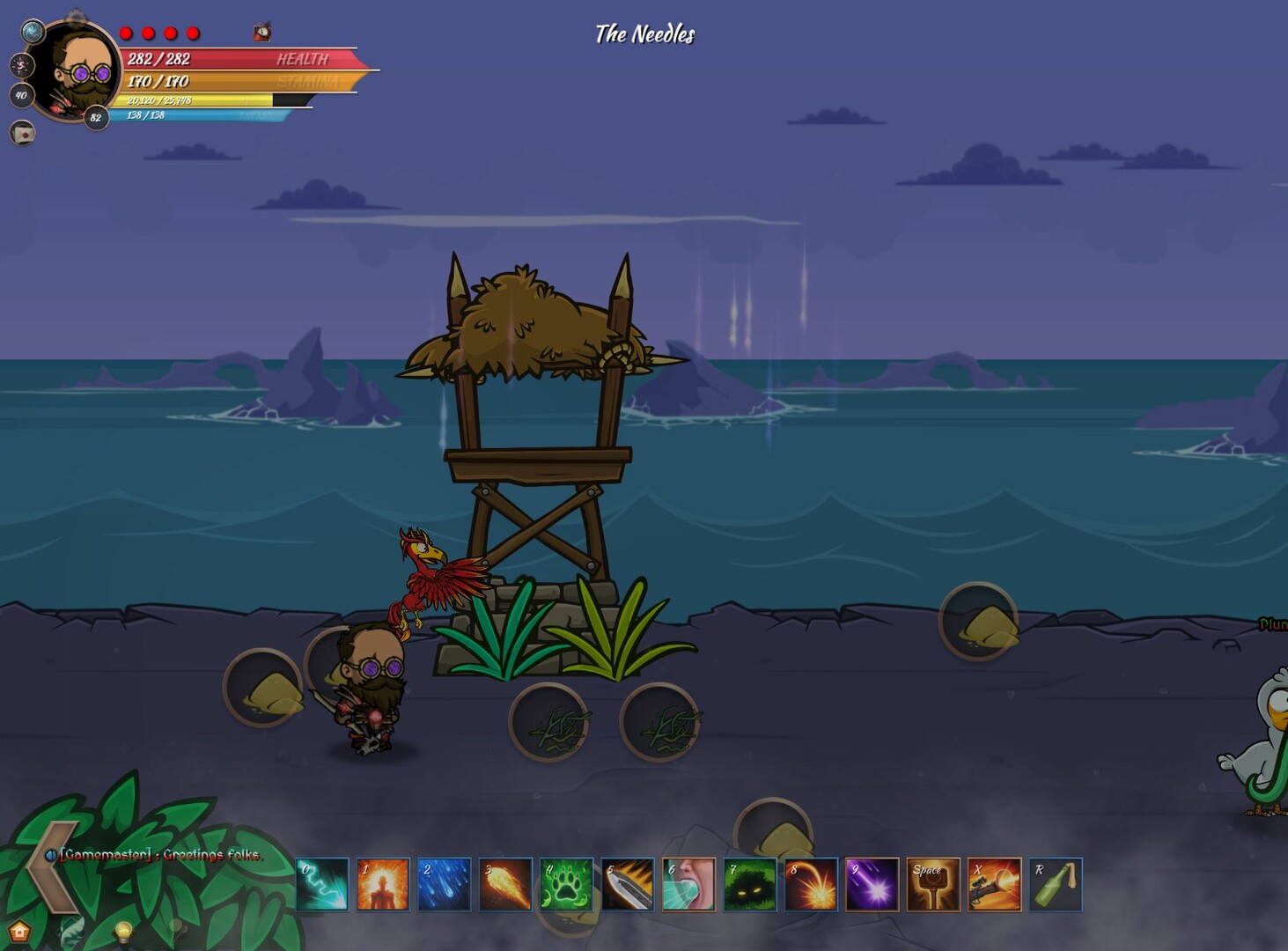Click the red alarm clock buff icon
Image resolution: width=1288 pixels, height=951 pixels.
(x=261, y=32)
